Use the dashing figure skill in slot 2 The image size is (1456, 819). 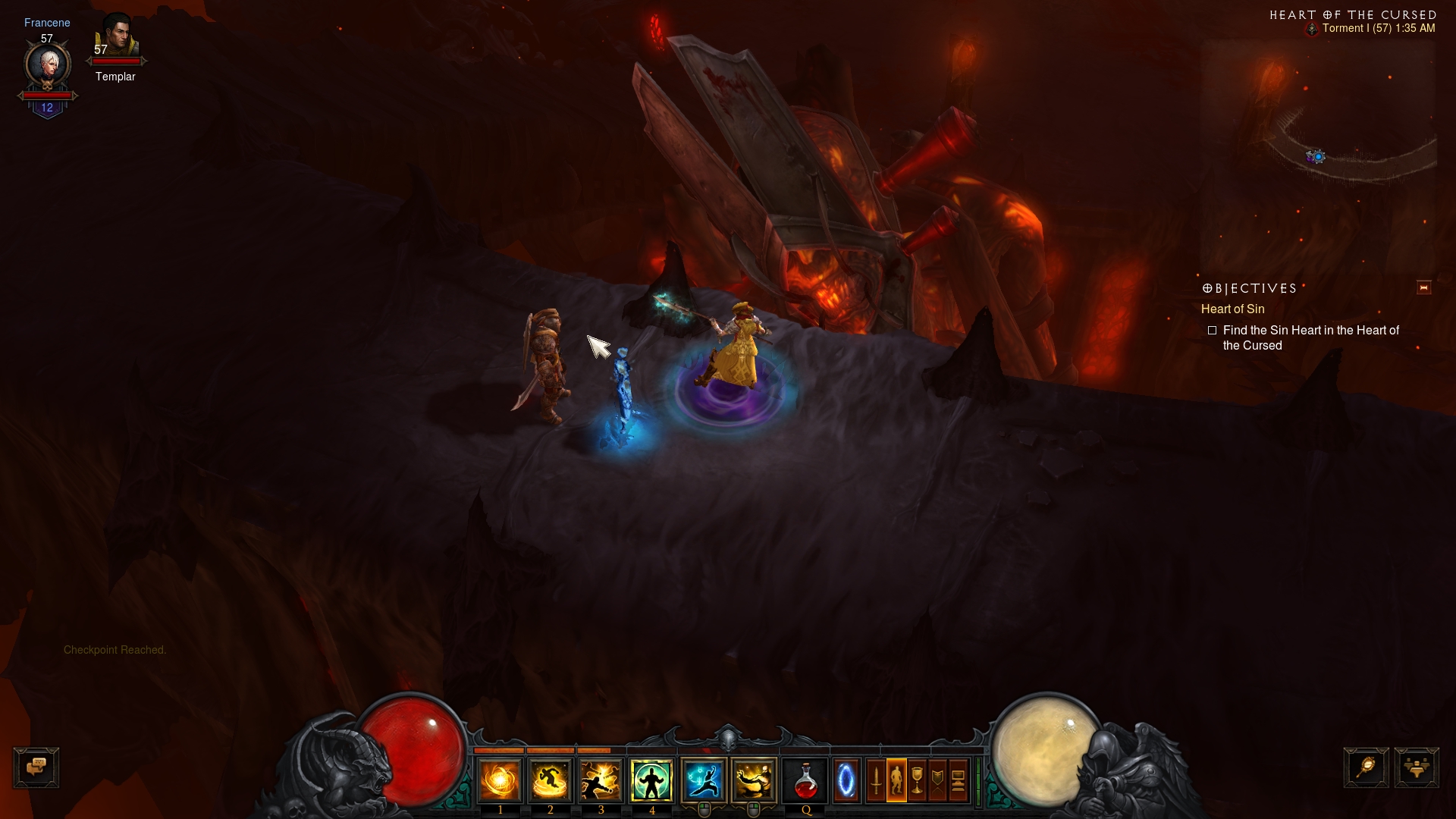point(551,781)
